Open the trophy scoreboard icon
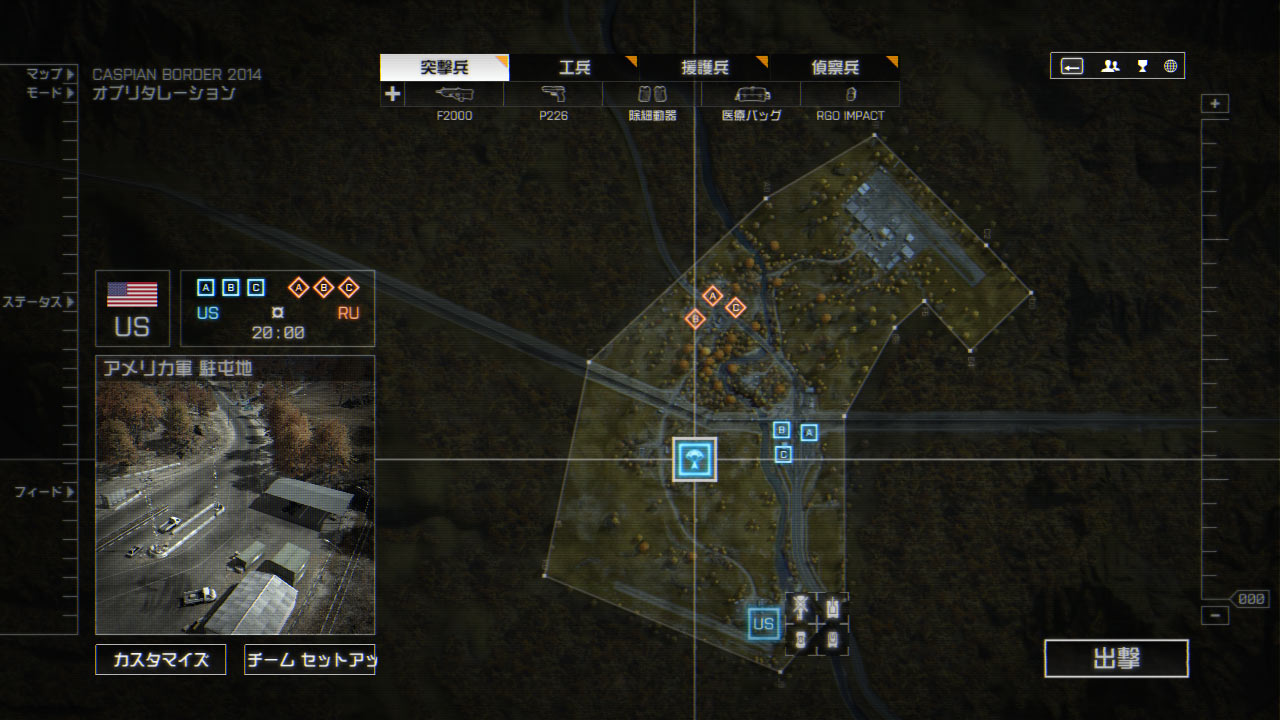1280x720 pixels. click(1142, 67)
